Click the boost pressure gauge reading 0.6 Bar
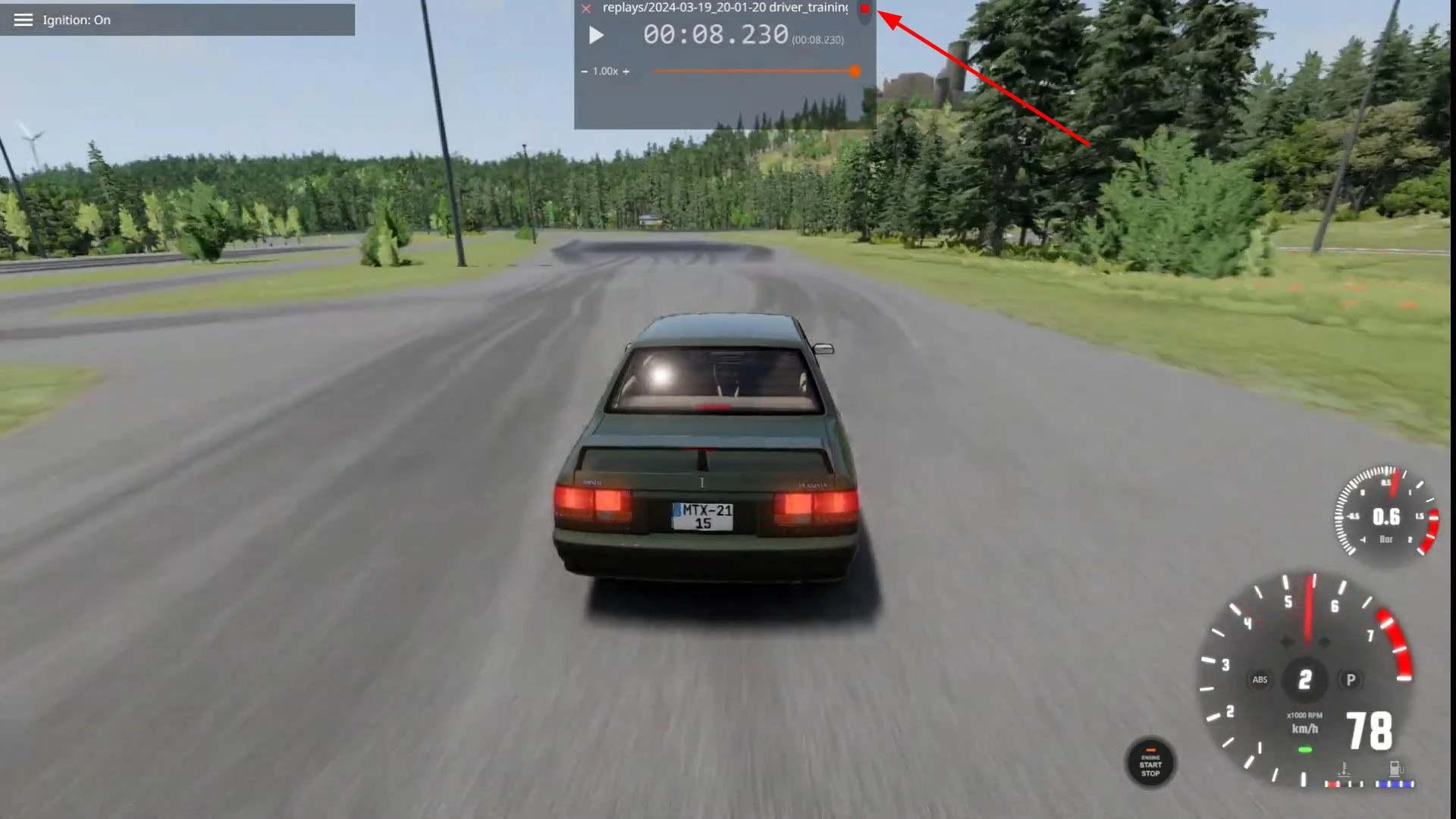This screenshot has width=1456, height=819. pyautogui.click(x=1387, y=516)
